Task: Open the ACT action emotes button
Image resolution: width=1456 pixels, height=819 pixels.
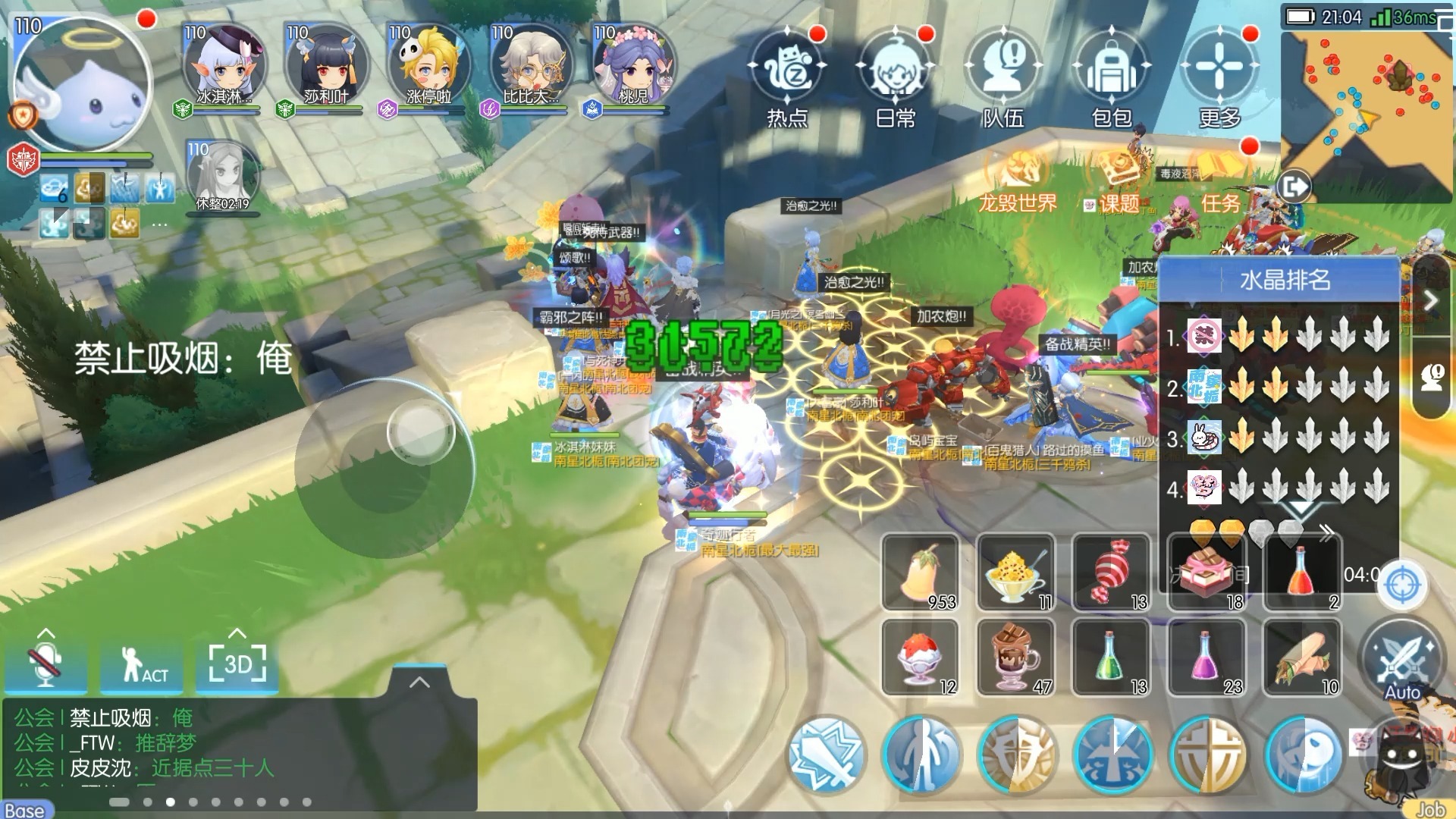Action: [x=142, y=665]
